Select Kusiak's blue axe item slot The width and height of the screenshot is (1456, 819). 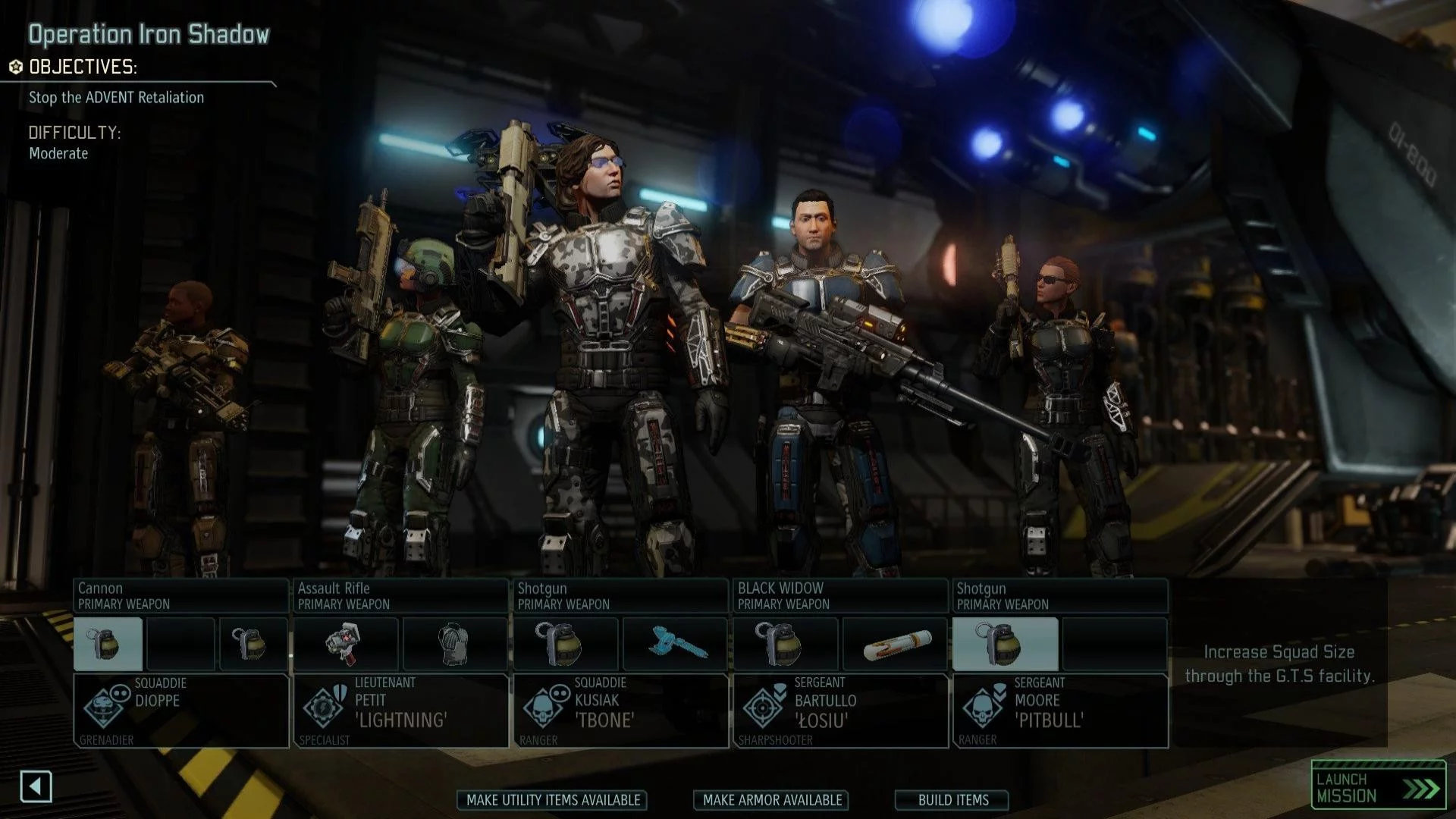675,644
